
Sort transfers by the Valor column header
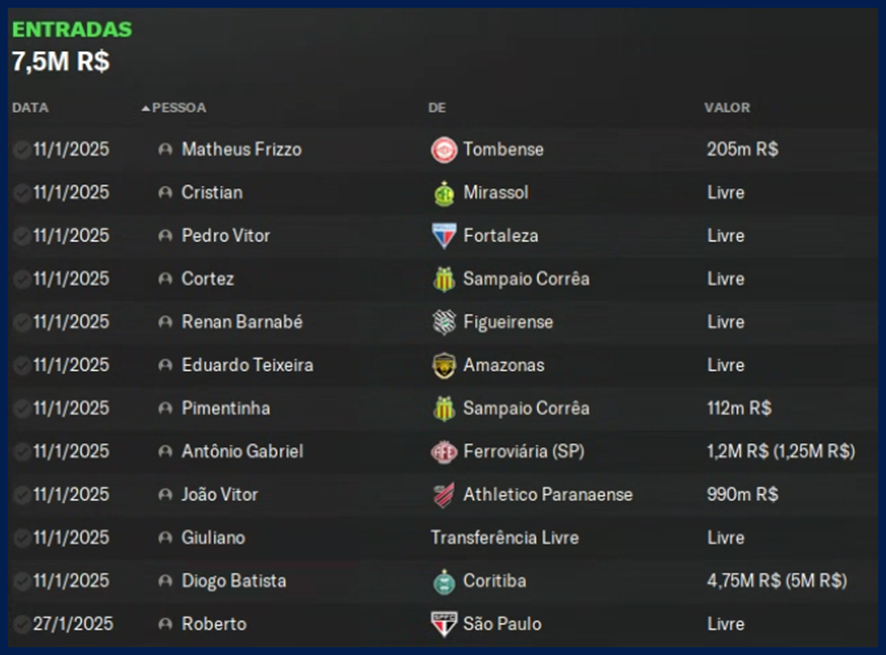(727, 108)
